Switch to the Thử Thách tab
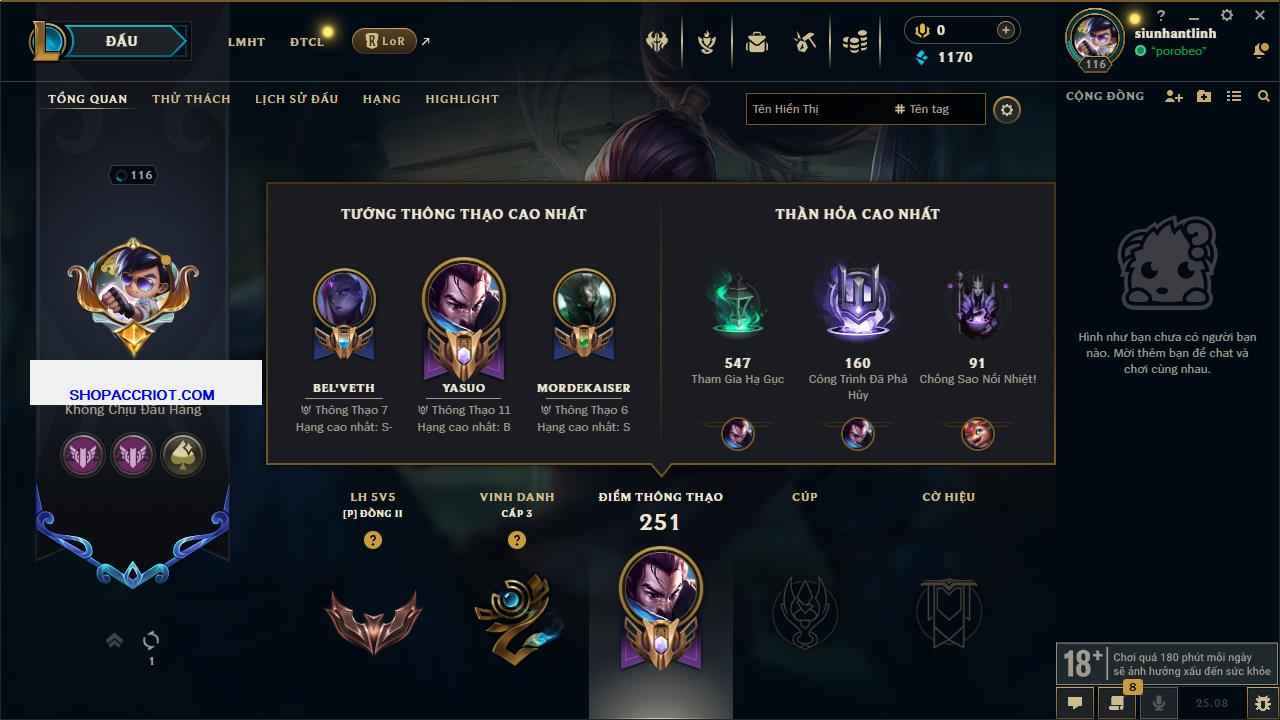This screenshot has width=1280, height=720. (x=191, y=99)
